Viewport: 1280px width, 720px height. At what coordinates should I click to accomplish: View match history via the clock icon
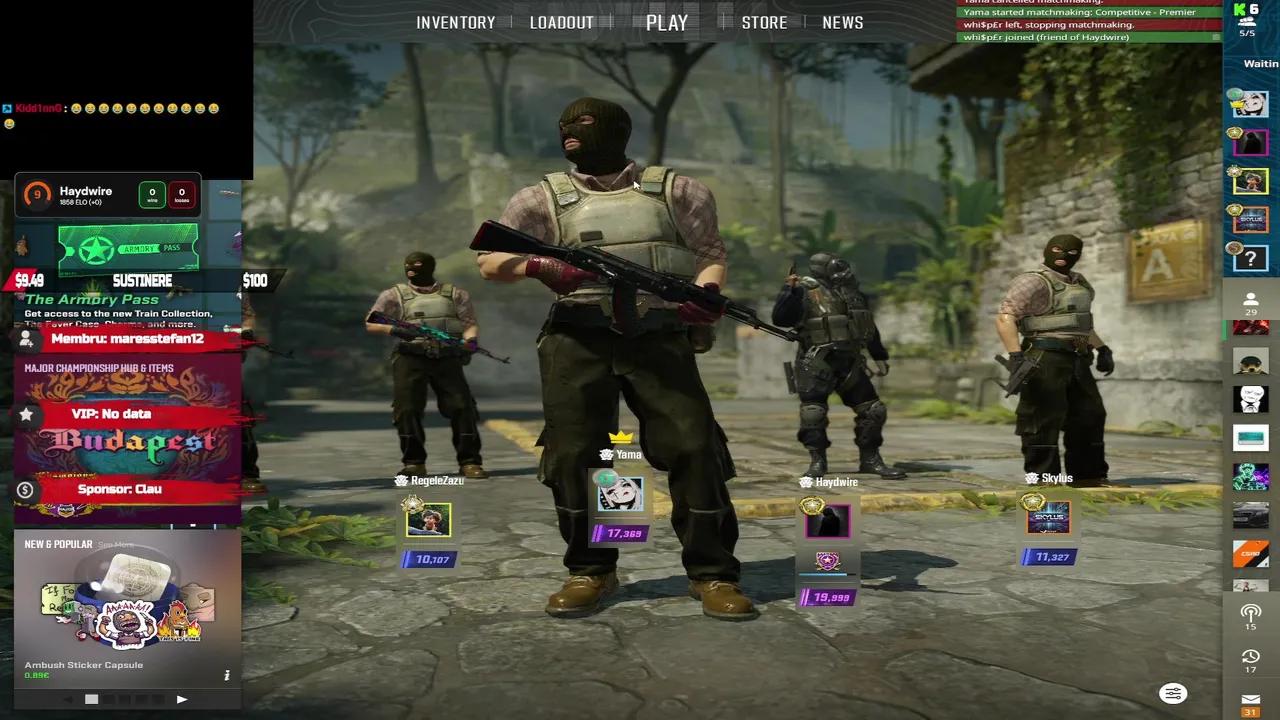click(x=1251, y=657)
